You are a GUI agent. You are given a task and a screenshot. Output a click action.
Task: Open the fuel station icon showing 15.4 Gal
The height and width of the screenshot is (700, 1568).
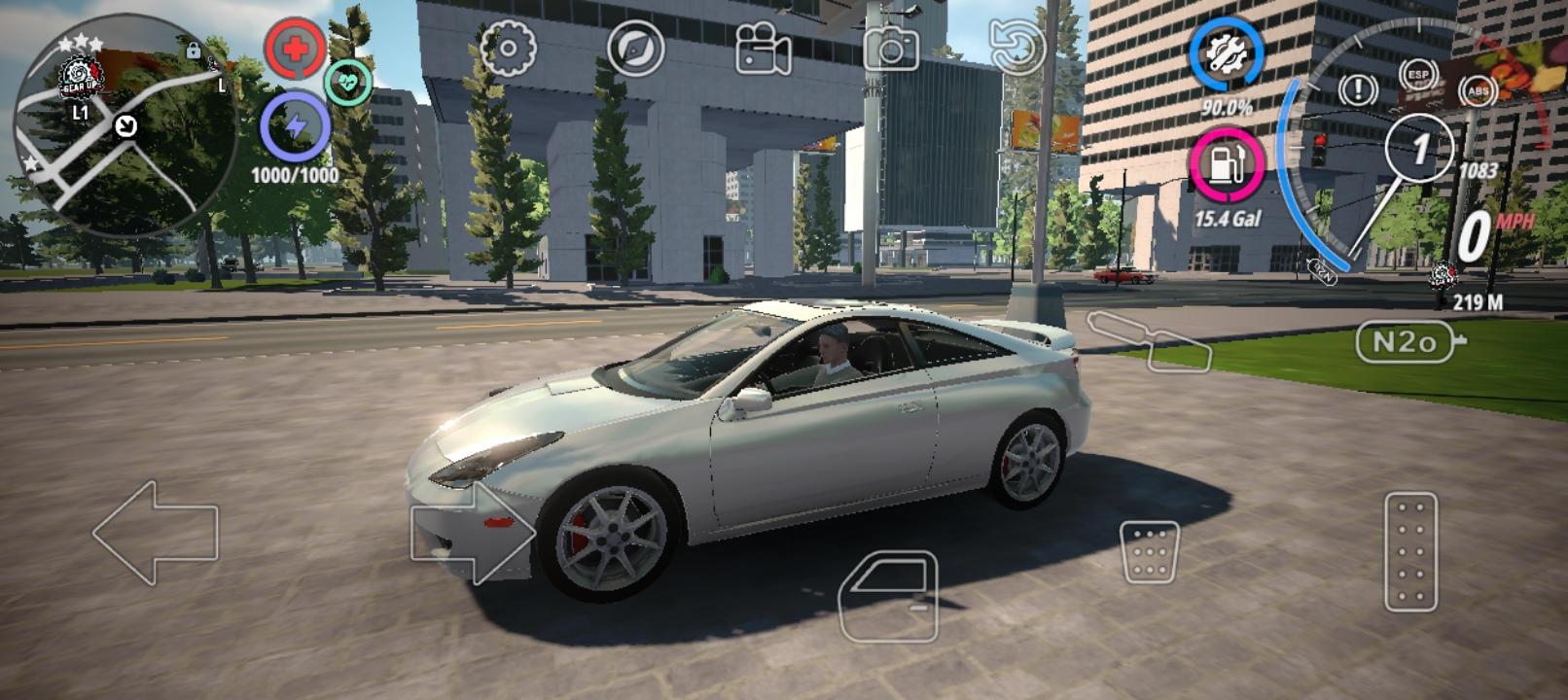tap(1228, 160)
